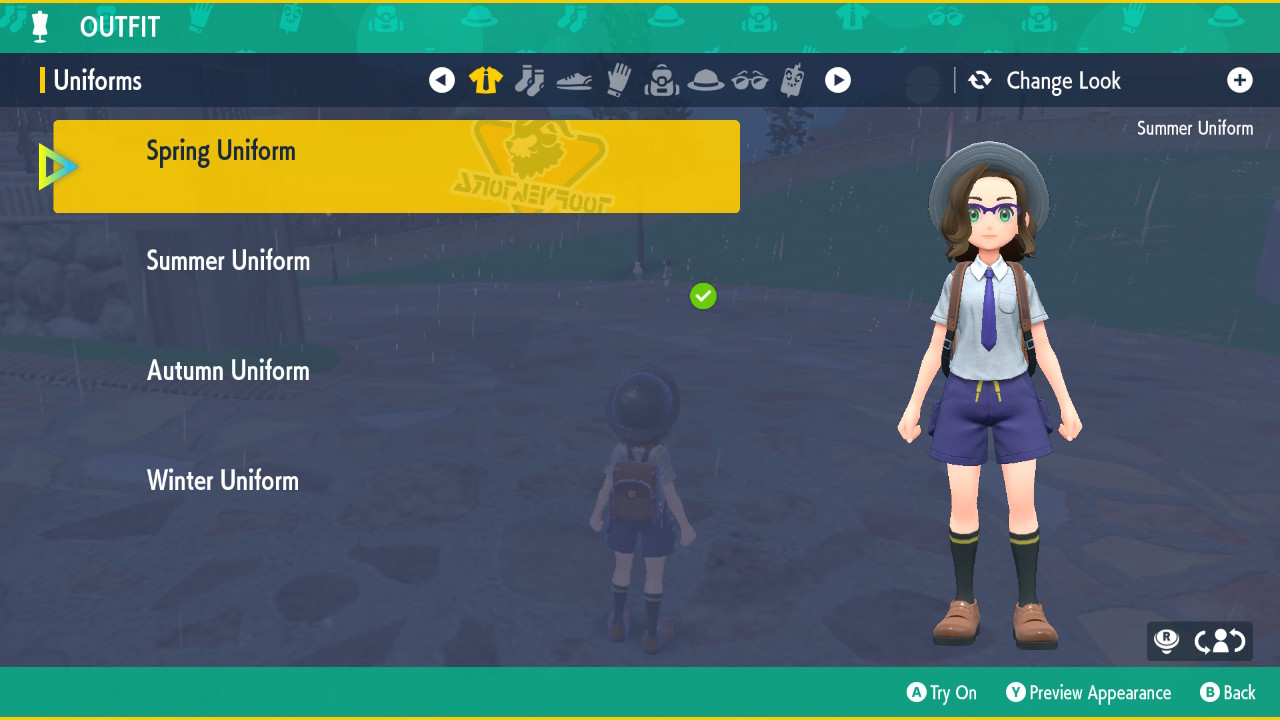The height and width of the screenshot is (720, 1280).
Task: Click the green checkmark on equipped uniform
Action: pyautogui.click(x=703, y=296)
